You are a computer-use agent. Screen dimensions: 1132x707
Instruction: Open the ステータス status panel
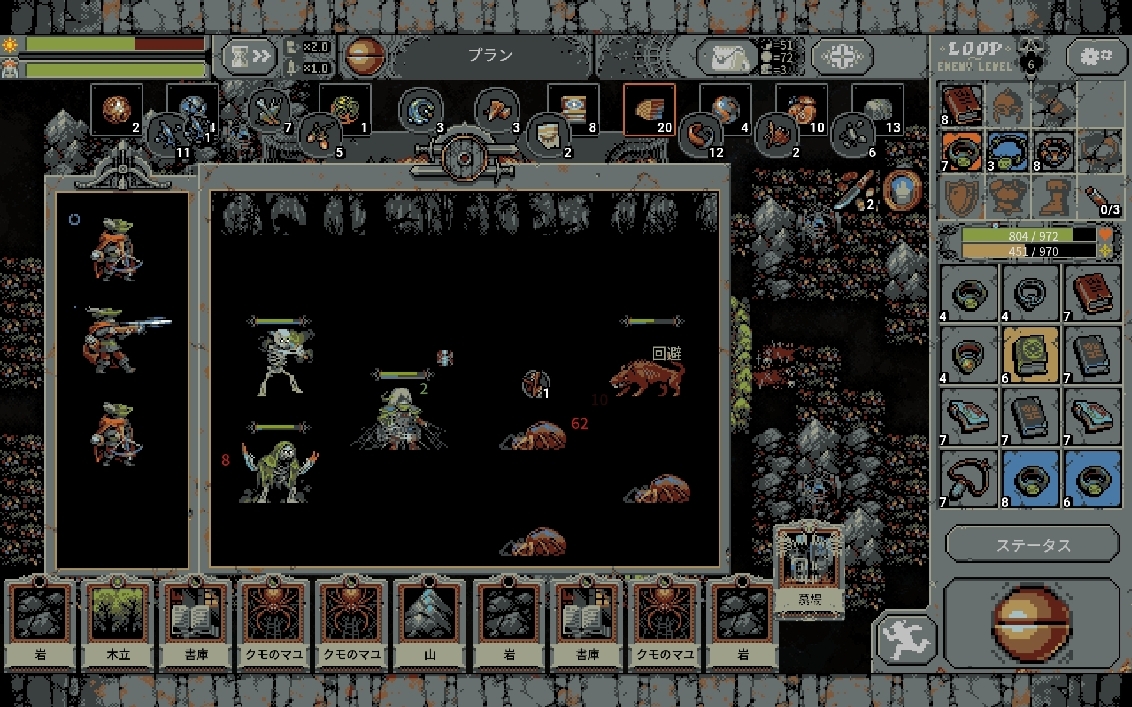pos(1032,545)
